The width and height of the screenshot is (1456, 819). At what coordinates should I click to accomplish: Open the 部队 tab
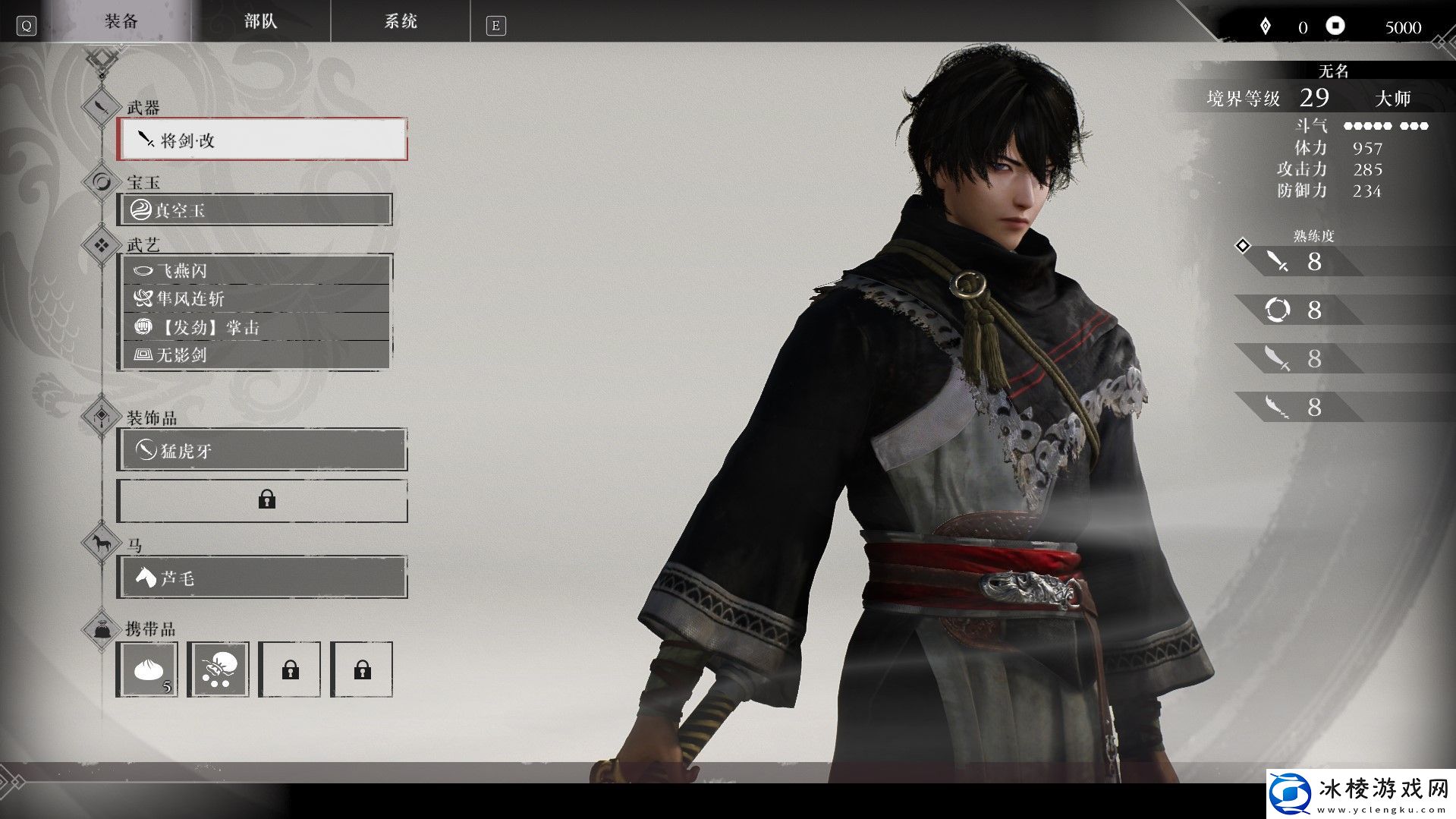[260, 21]
